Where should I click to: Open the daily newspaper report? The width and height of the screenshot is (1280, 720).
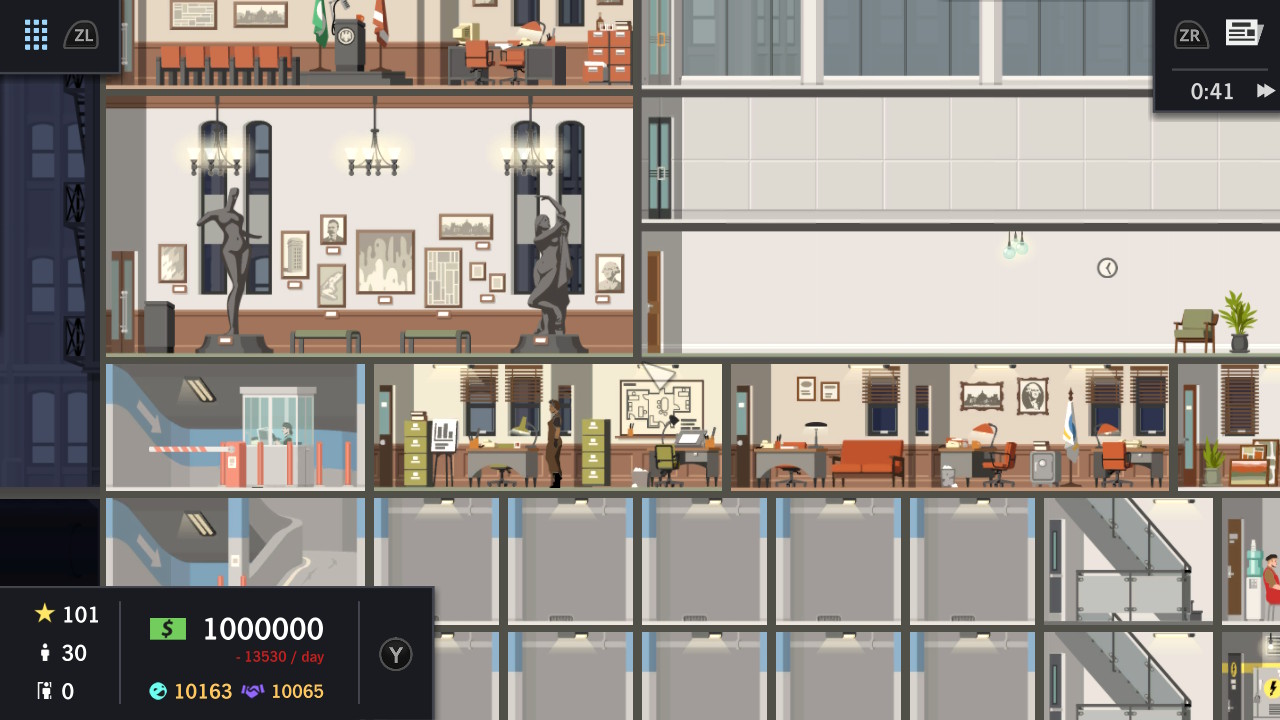coord(1243,31)
